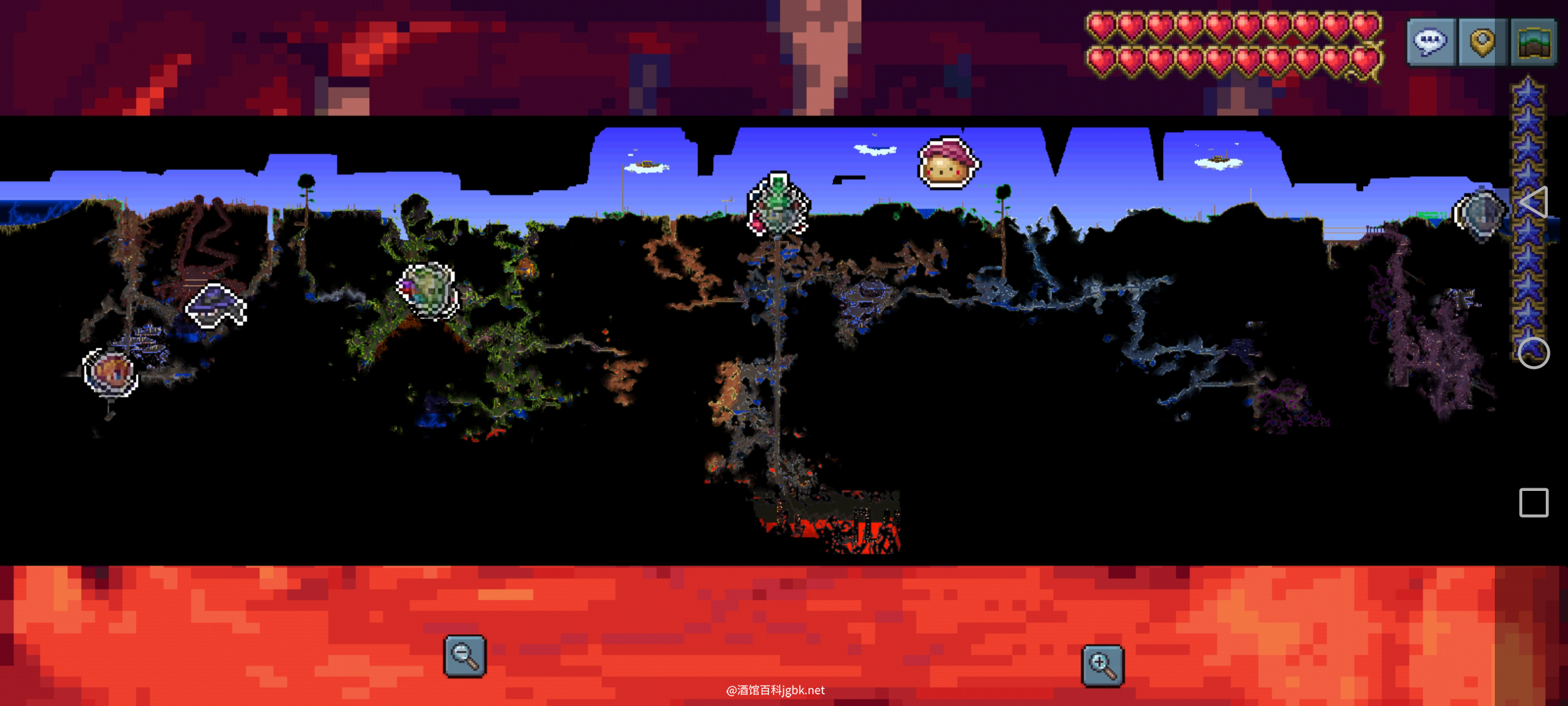Zoom out with the minus magnifier button

tap(465, 656)
